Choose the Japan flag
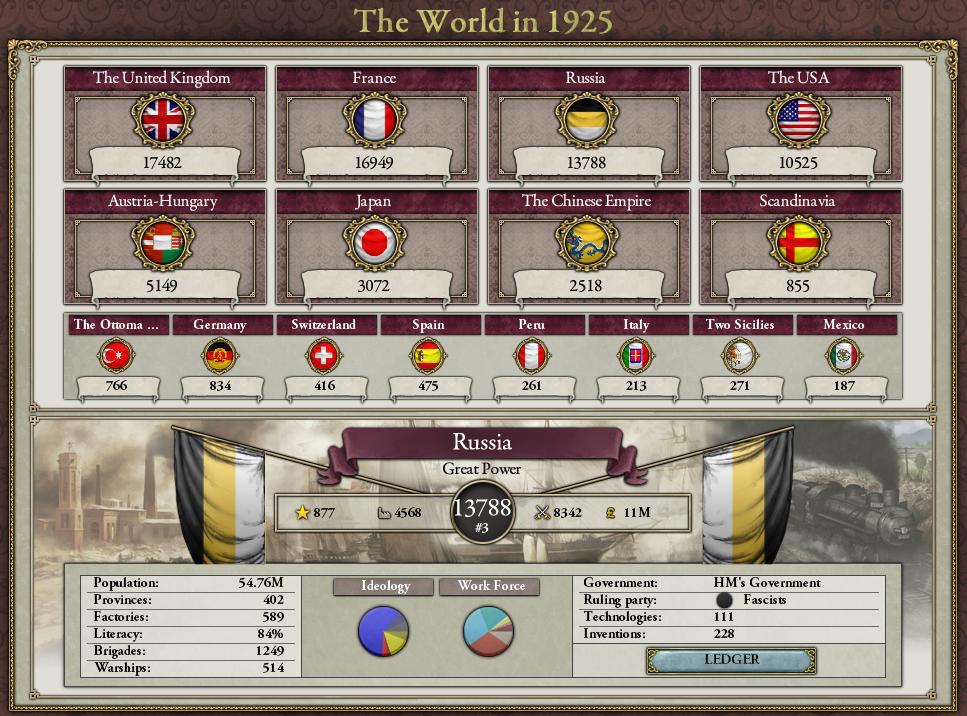967x716 pixels. pyautogui.click(x=374, y=244)
